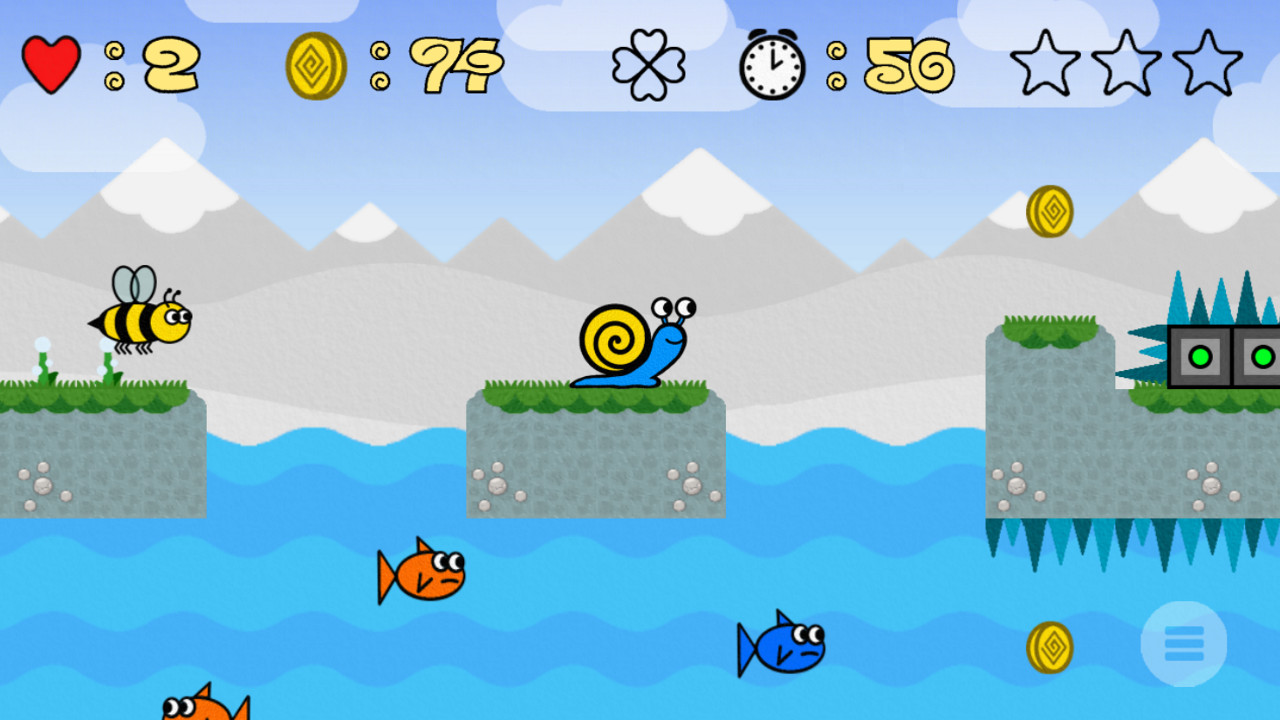1280x720 pixels.
Task: Click the lives counter number 2
Action: point(168,64)
